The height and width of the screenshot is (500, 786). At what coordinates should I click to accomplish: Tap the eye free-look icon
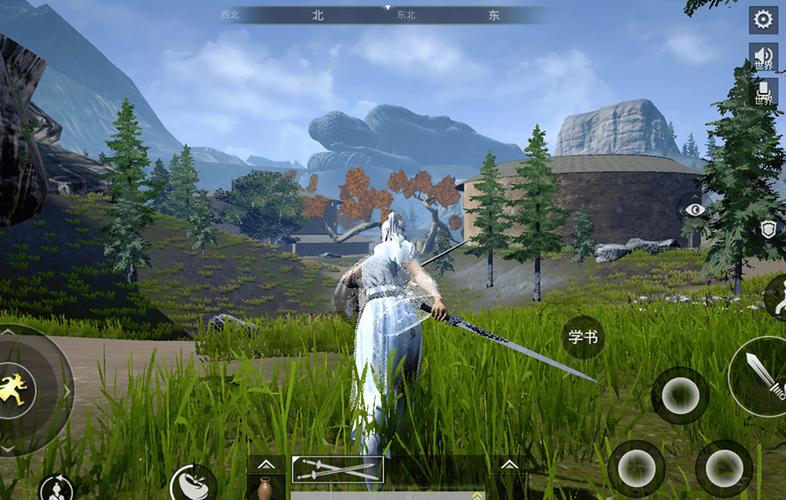695,210
